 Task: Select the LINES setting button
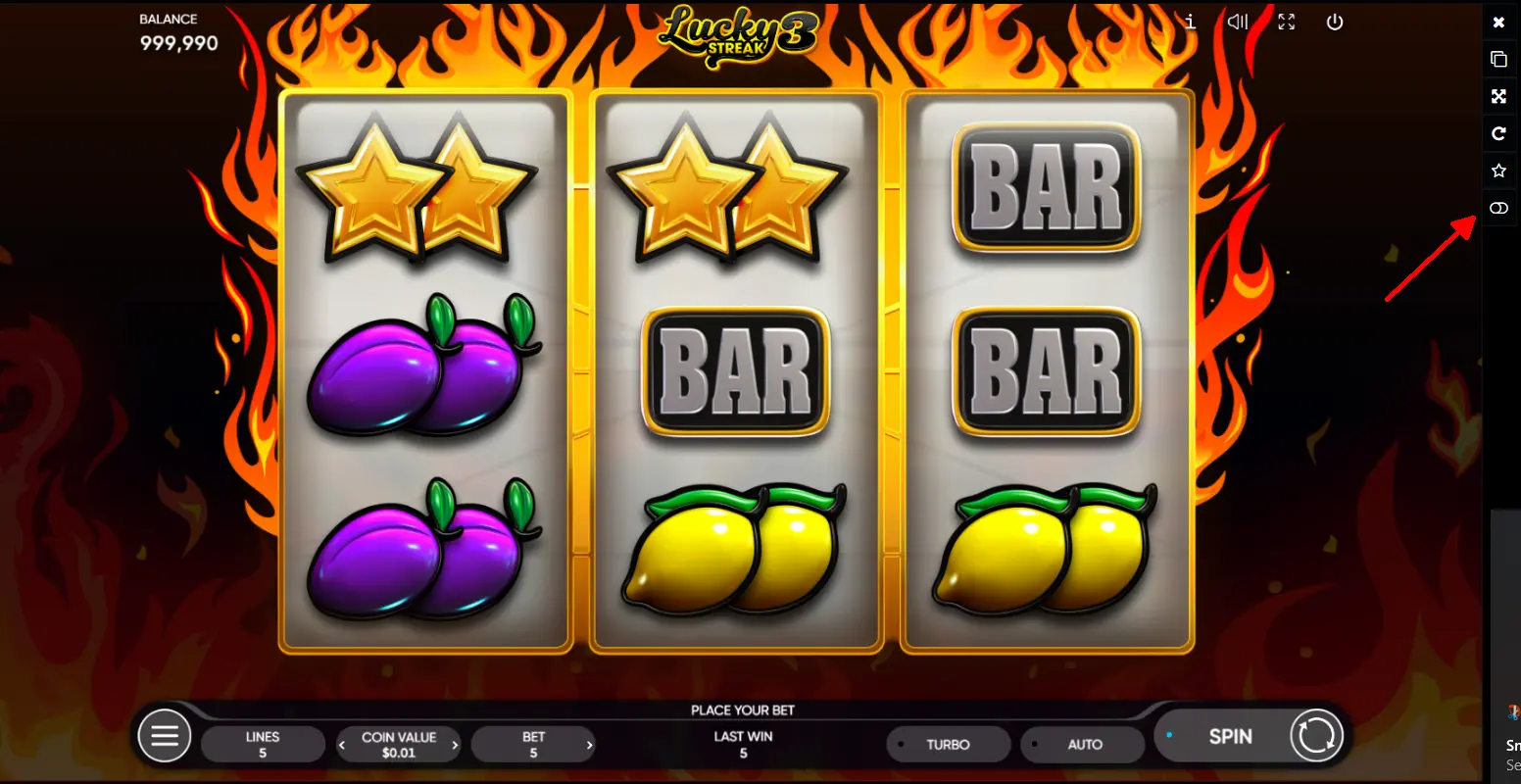tap(263, 745)
